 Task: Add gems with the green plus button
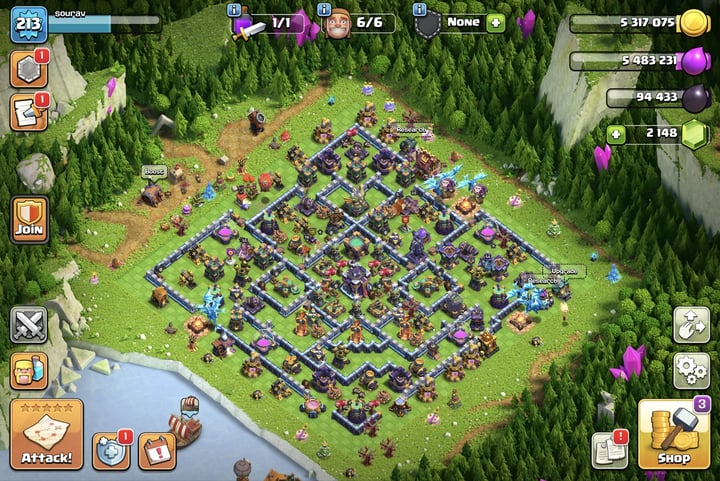point(615,133)
